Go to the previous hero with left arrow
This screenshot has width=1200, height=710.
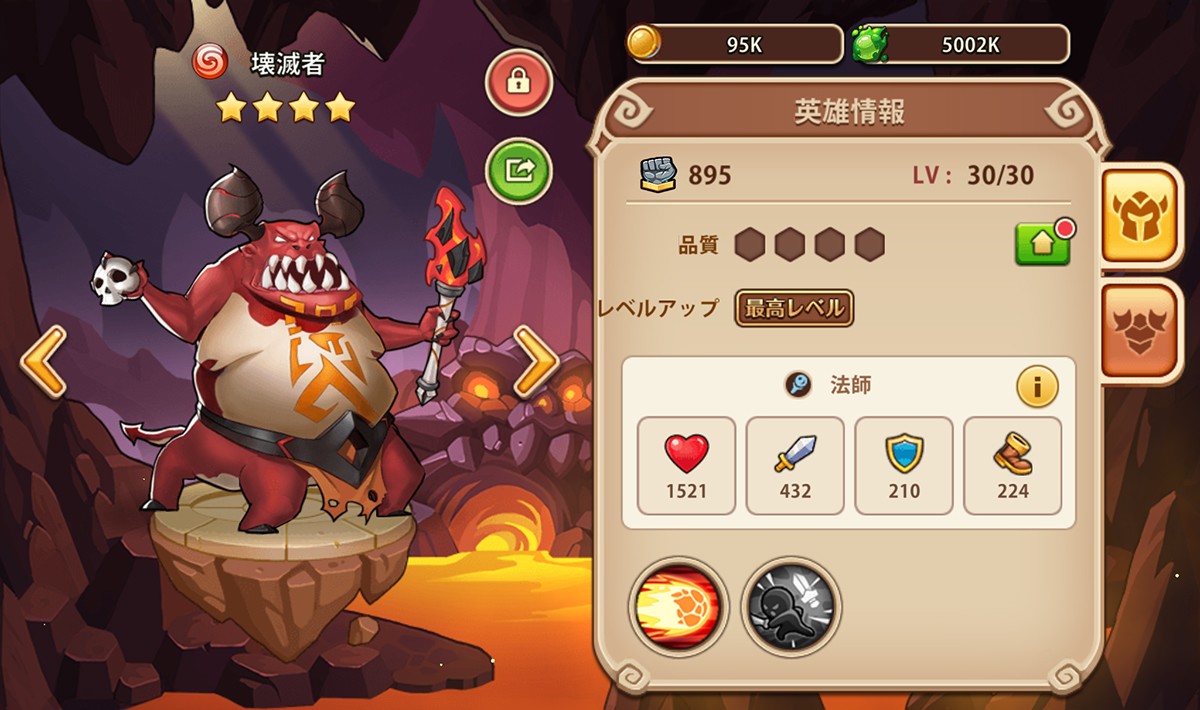[43, 361]
